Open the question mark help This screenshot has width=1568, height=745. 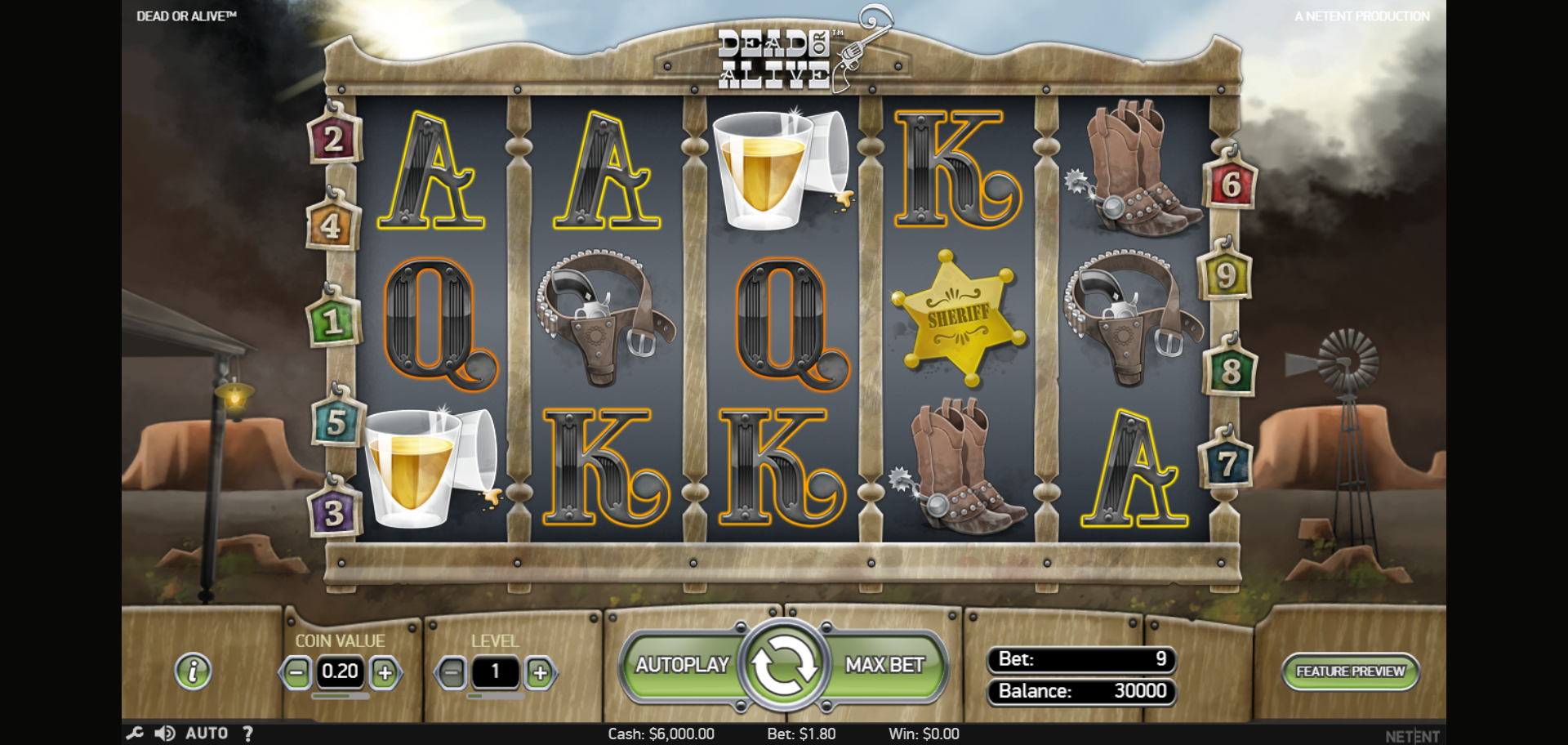[247, 734]
